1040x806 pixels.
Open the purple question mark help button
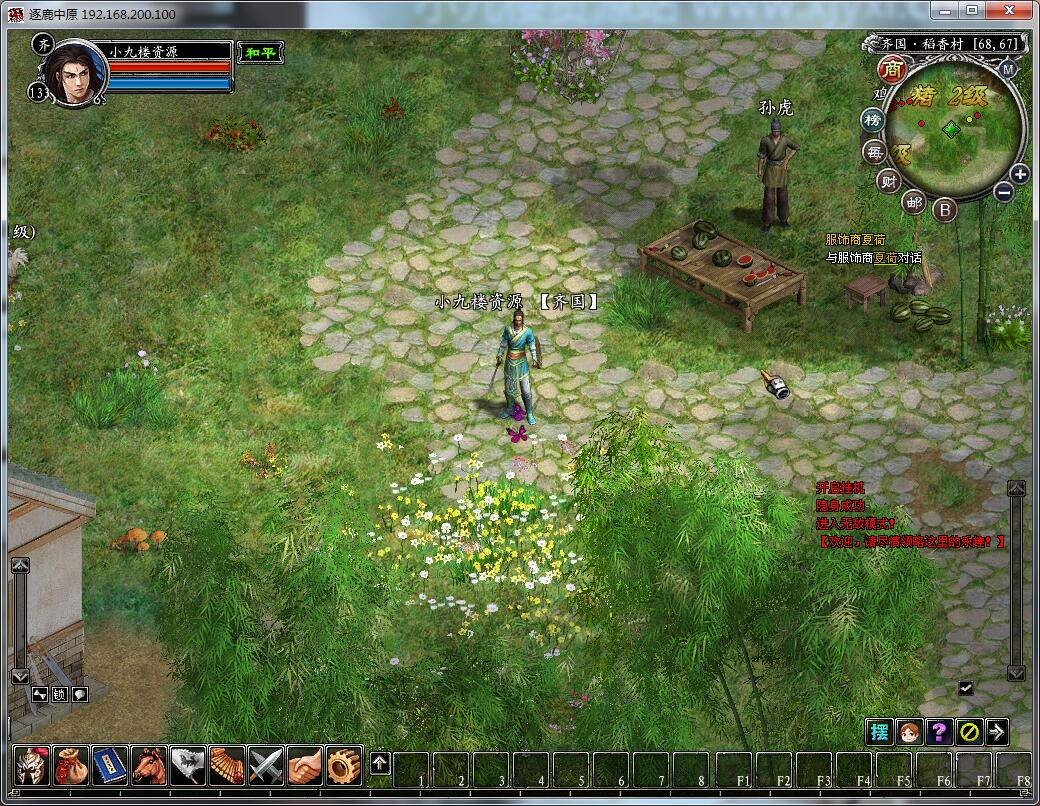click(x=939, y=731)
